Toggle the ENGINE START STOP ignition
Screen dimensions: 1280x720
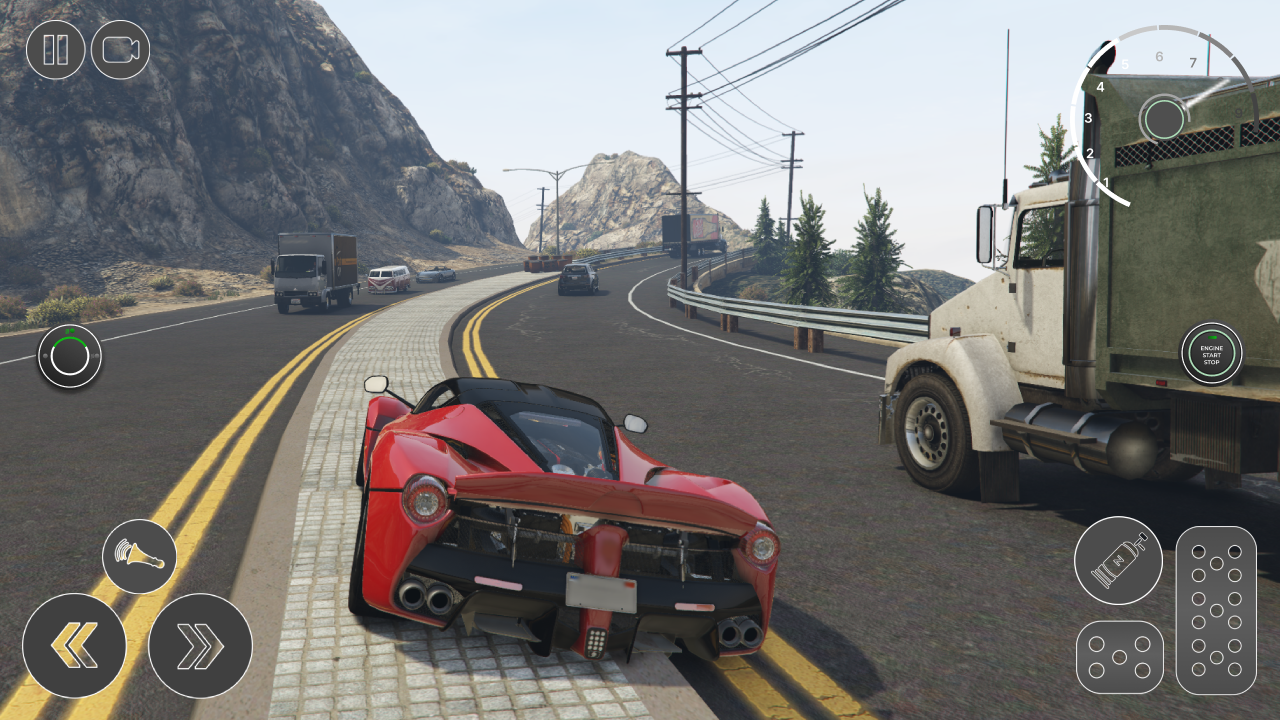coord(1211,352)
